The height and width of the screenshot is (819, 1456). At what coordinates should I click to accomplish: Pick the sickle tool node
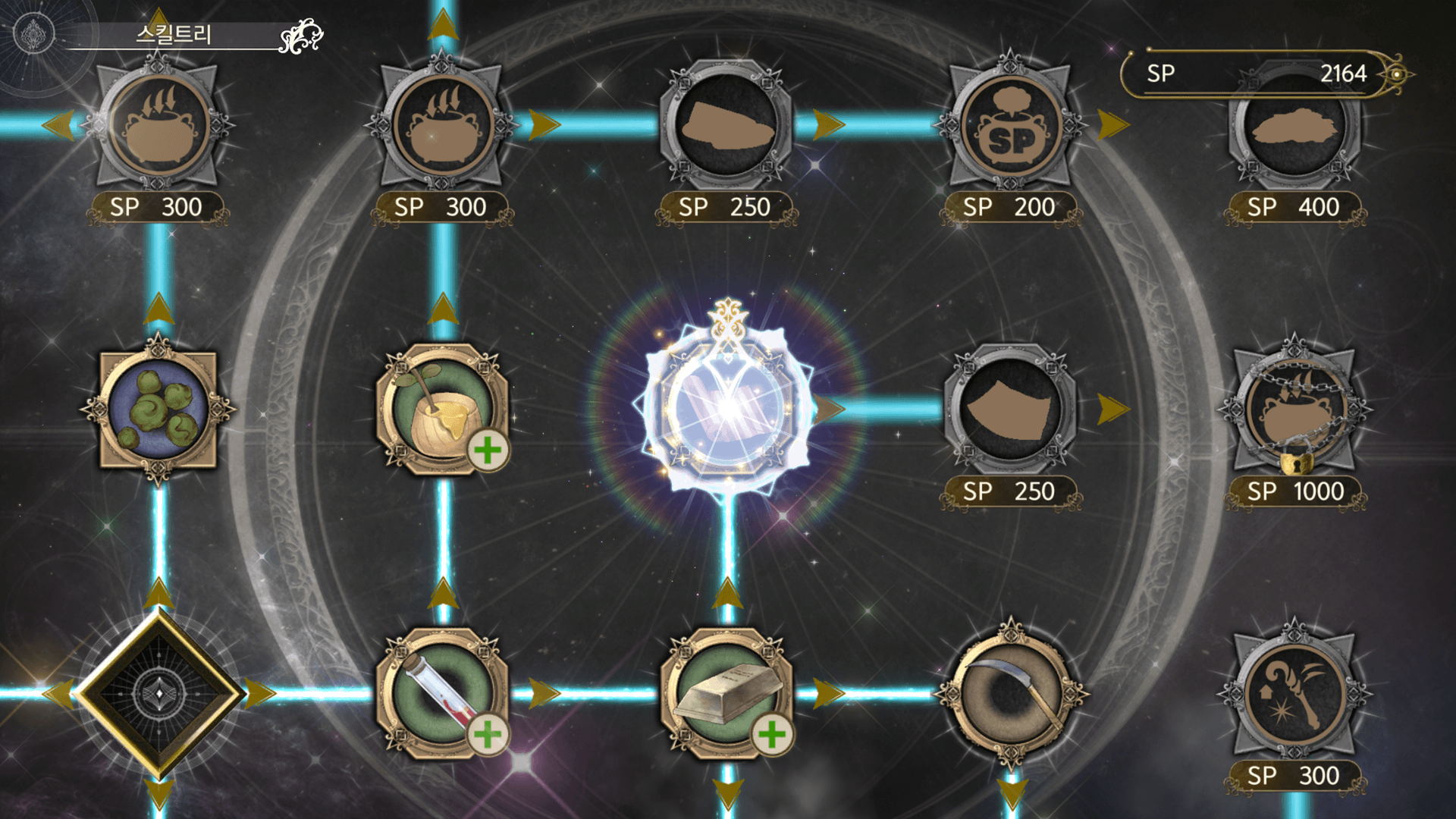pos(1011,694)
